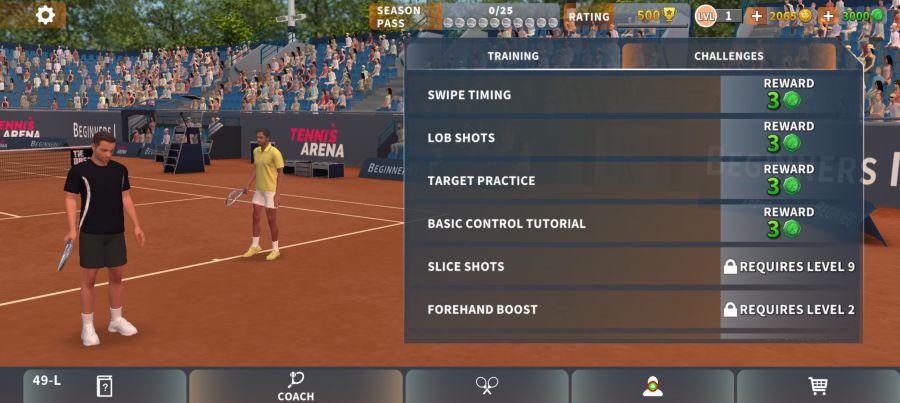Open the settings gear icon

[45, 15]
